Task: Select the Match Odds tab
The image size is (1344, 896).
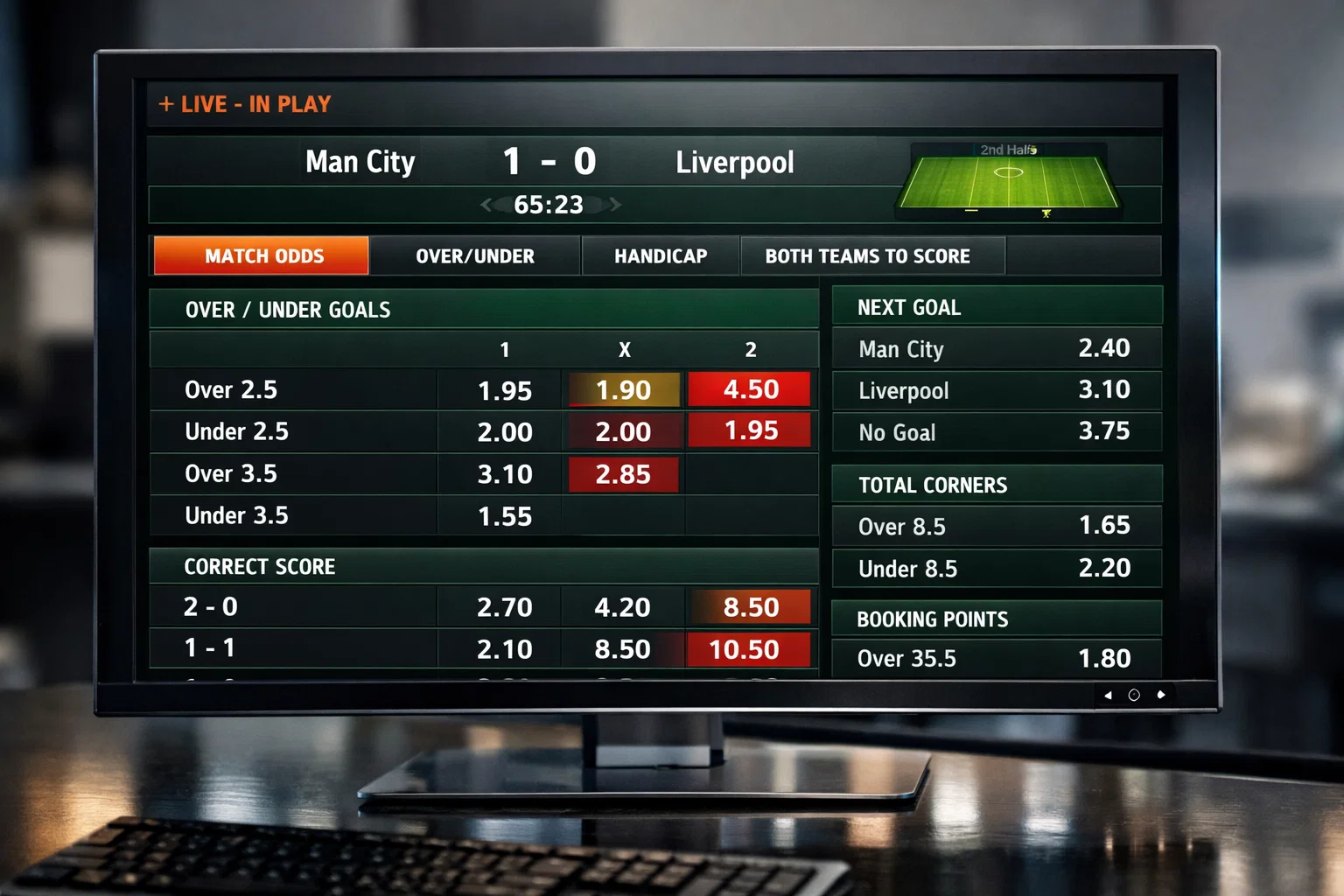Action: (x=262, y=256)
